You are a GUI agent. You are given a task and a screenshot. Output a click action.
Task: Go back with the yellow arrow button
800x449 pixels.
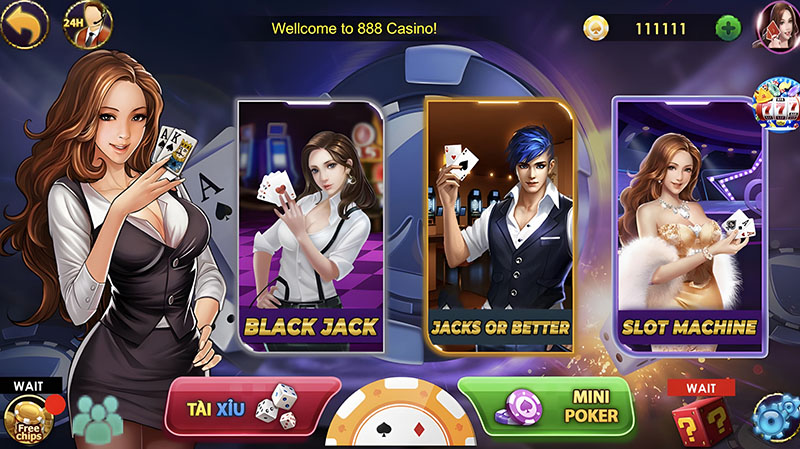[x=23, y=24]
